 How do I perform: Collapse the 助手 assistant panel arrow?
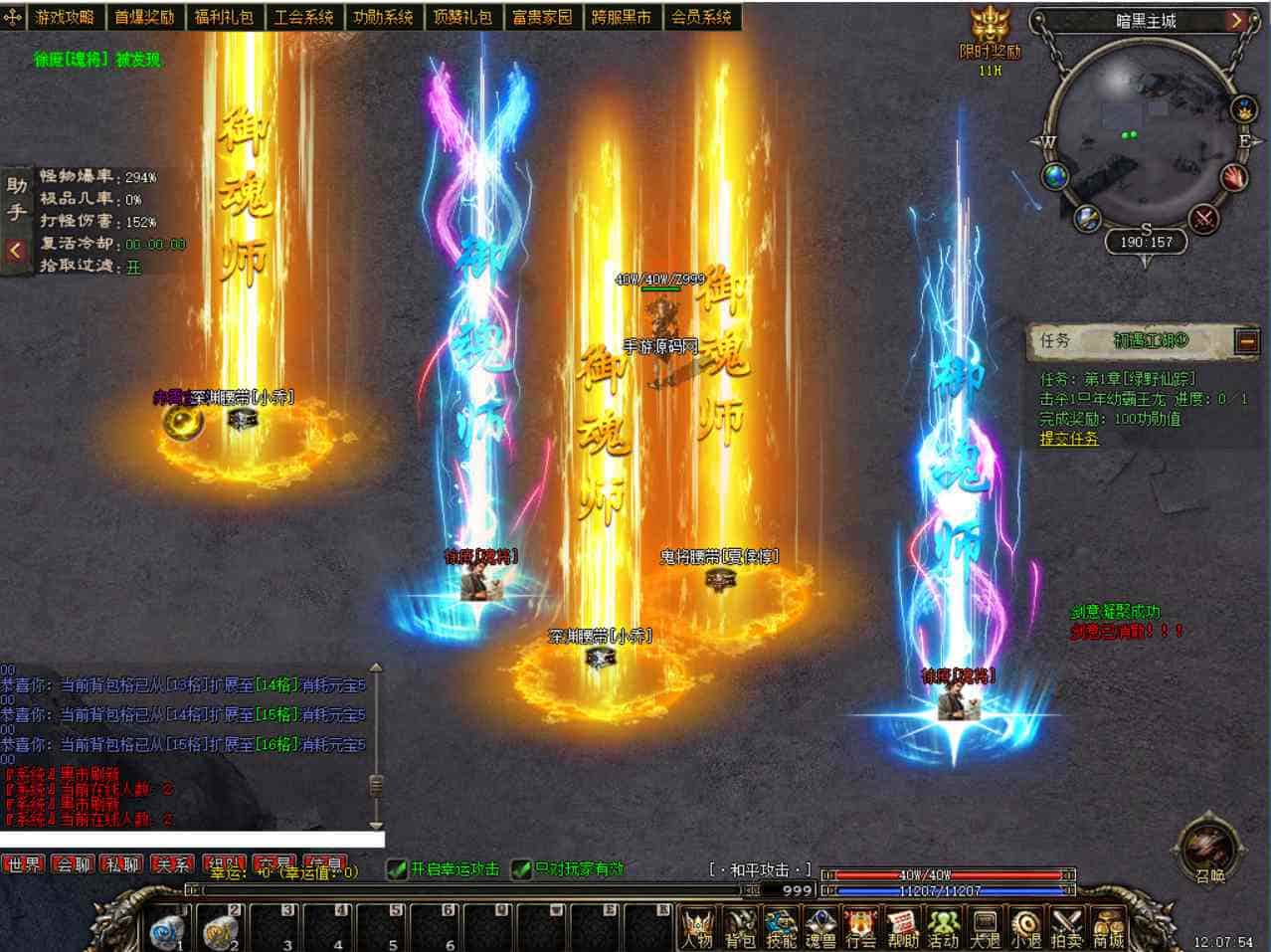(x=15, y=251)
